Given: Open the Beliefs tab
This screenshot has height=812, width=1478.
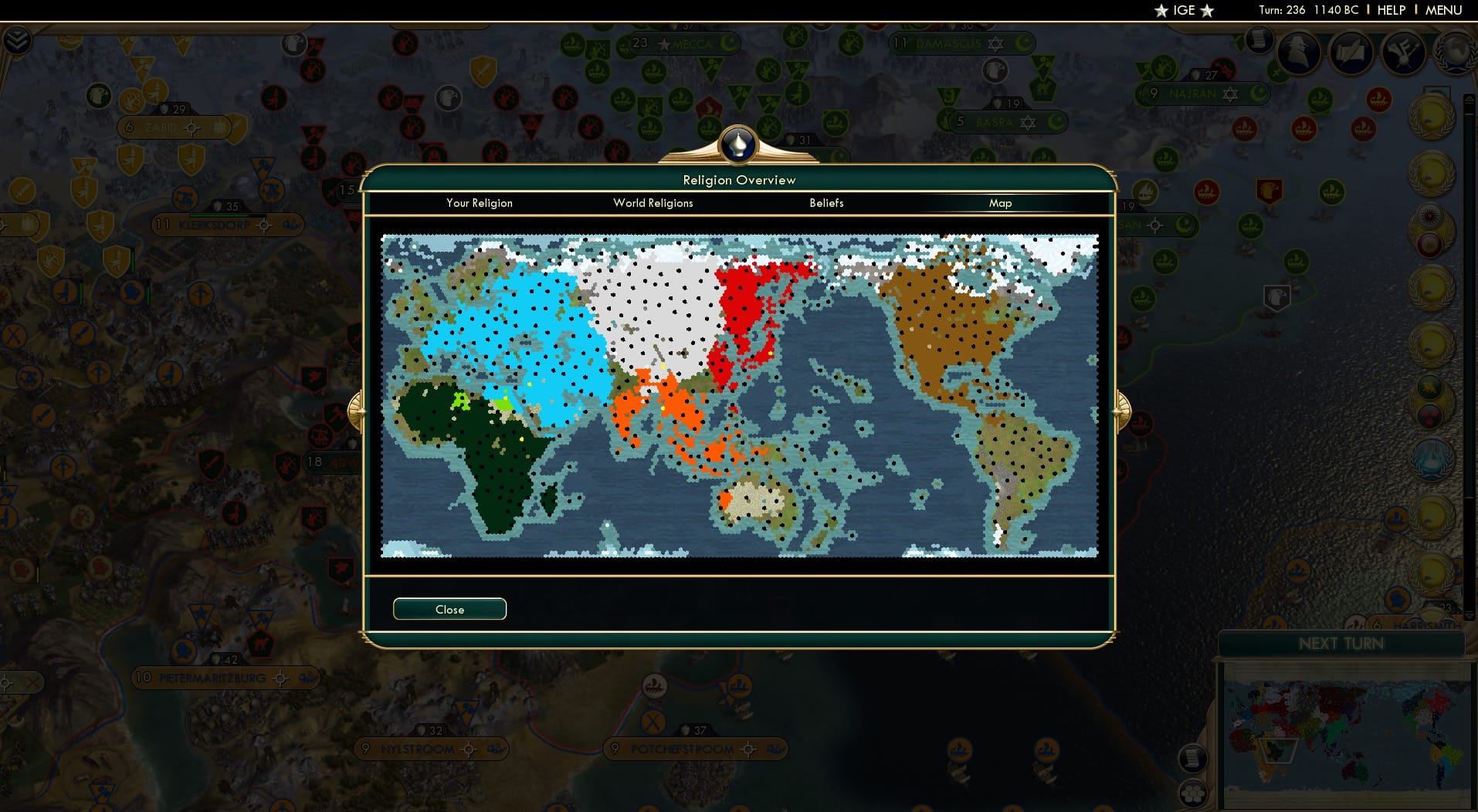Looking at the screenshot, I should (825, 203).
